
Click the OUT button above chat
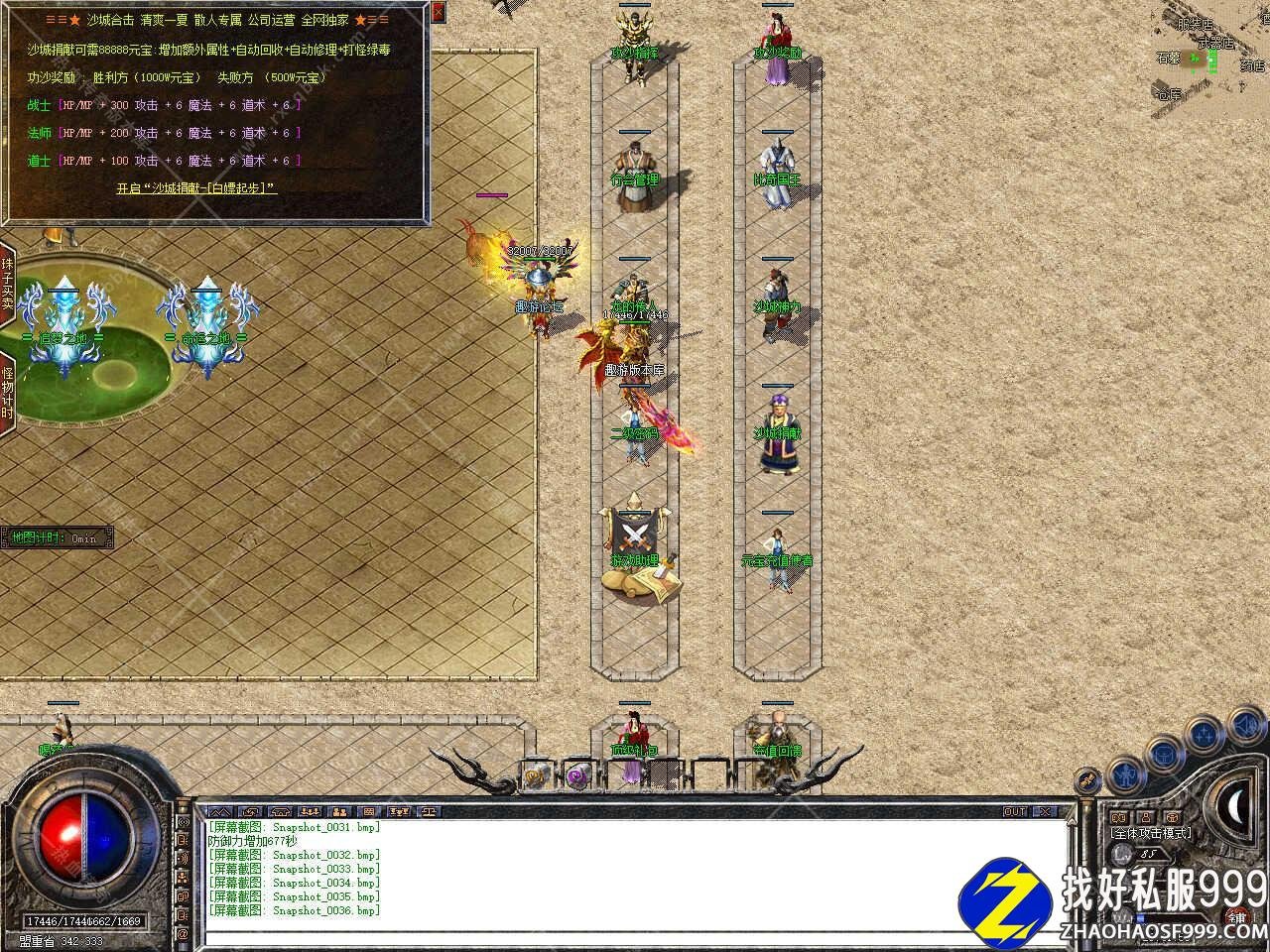[x=1014, y=811]
